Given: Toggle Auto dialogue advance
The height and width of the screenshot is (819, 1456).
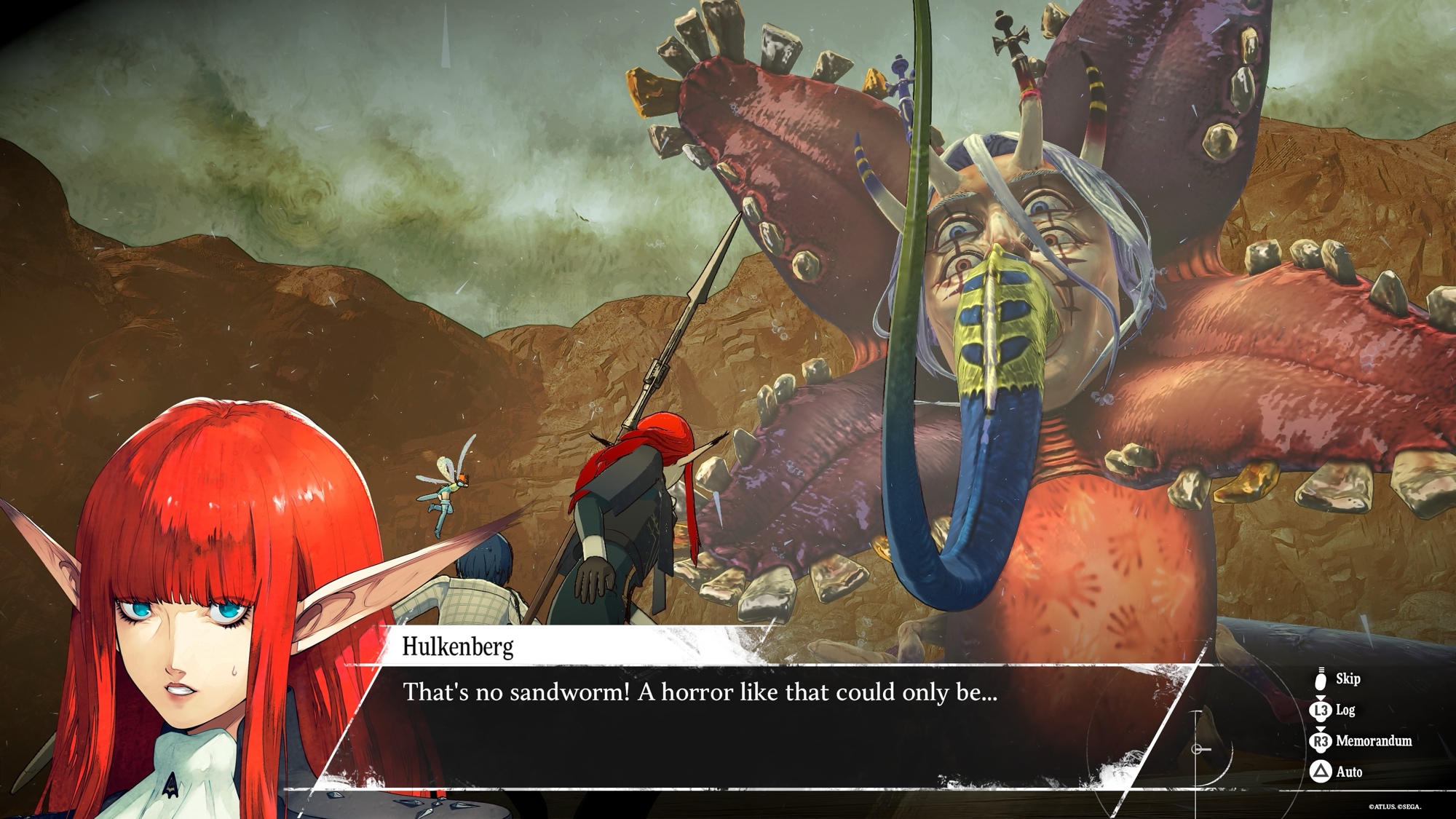Looking at the screenshot, I should [x=1338, y=772].
